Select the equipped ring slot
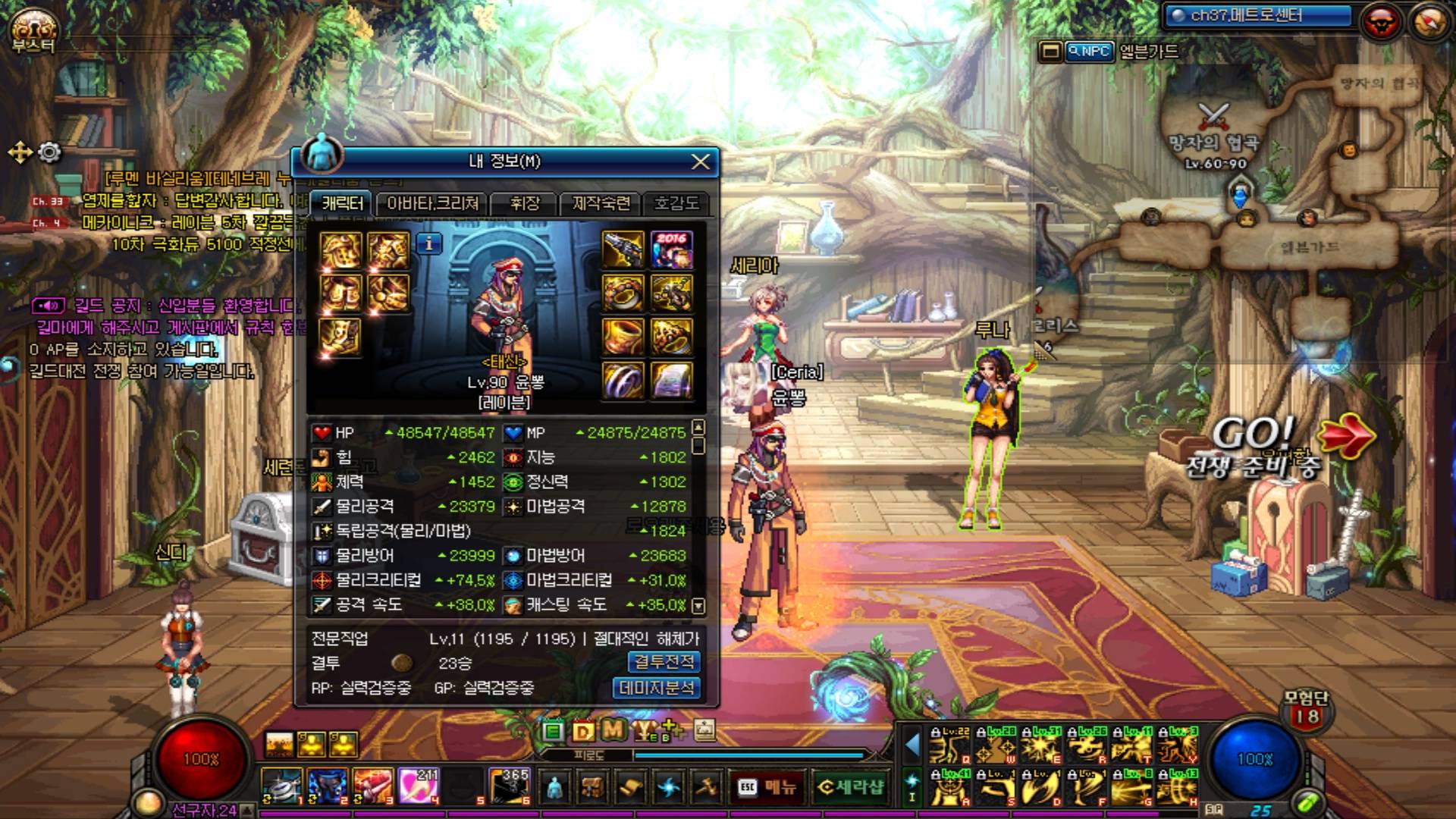Screen dimensions: 1456x819 click(x=623, y=380)
